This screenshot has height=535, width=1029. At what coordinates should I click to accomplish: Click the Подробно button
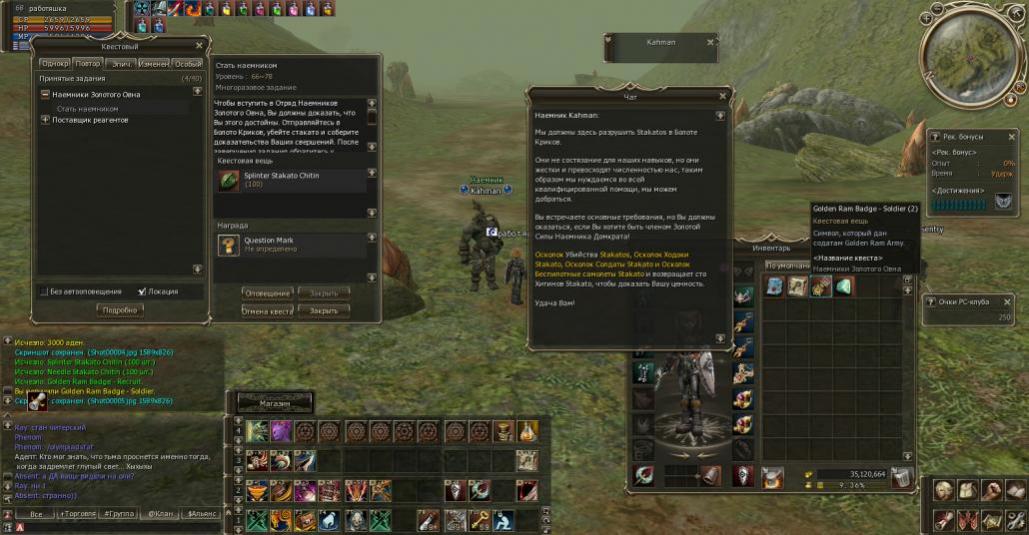pyautogui.click(x=121, y=310)
